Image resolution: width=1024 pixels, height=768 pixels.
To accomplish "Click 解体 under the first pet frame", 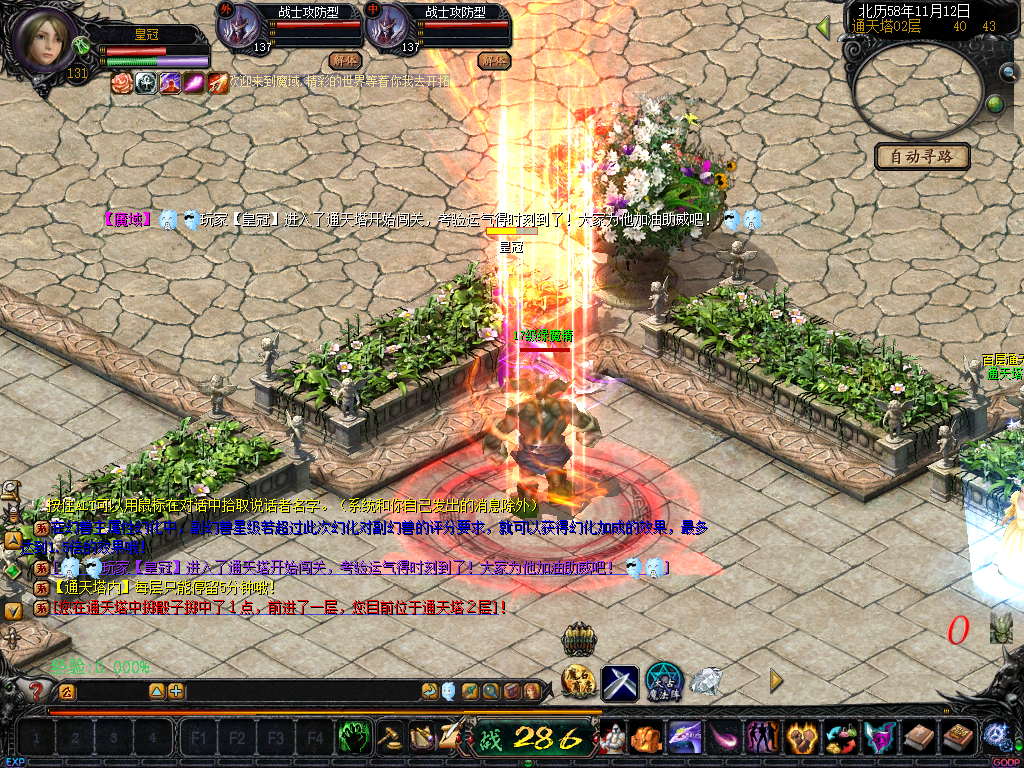I will point(342,60).
